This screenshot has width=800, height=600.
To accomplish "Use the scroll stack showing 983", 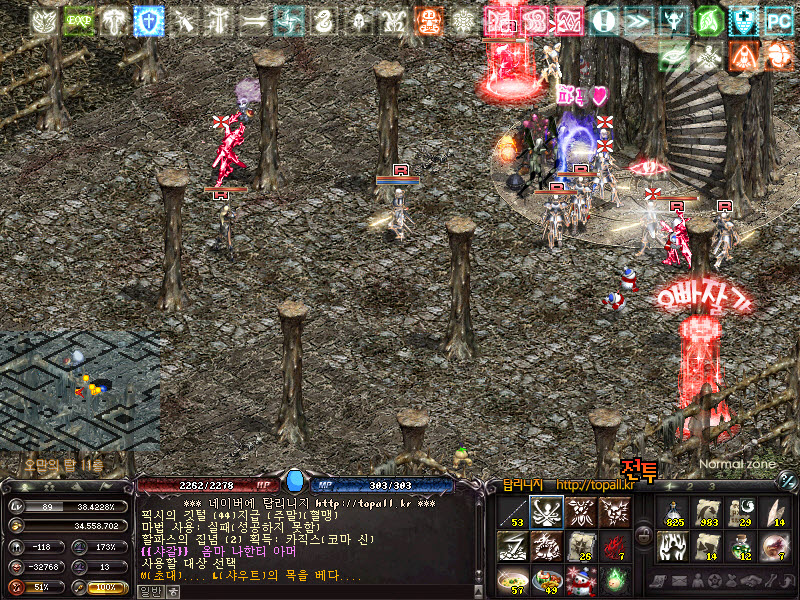I will coord(707,511).
